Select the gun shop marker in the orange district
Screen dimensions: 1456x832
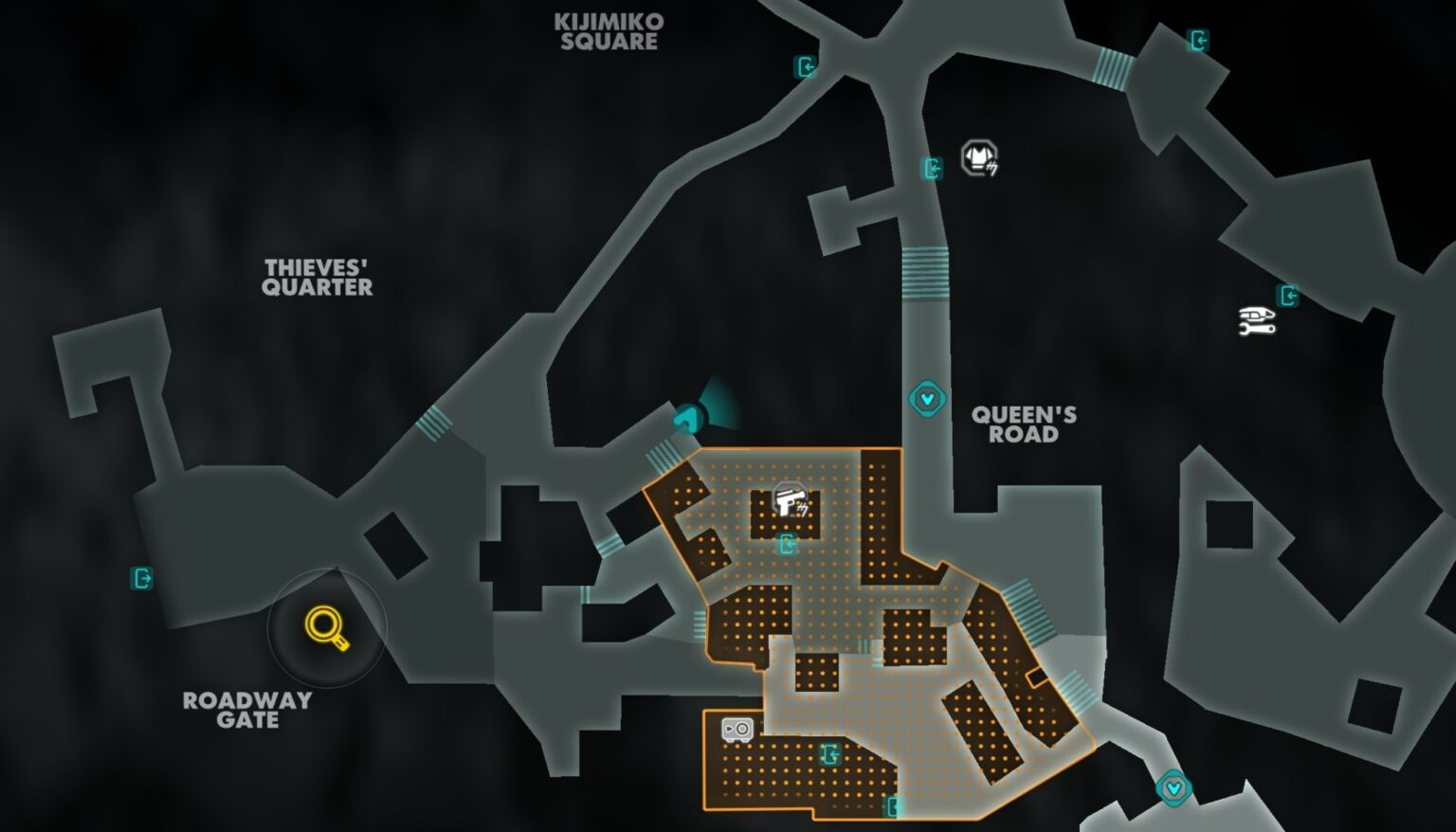click(791, 500)
